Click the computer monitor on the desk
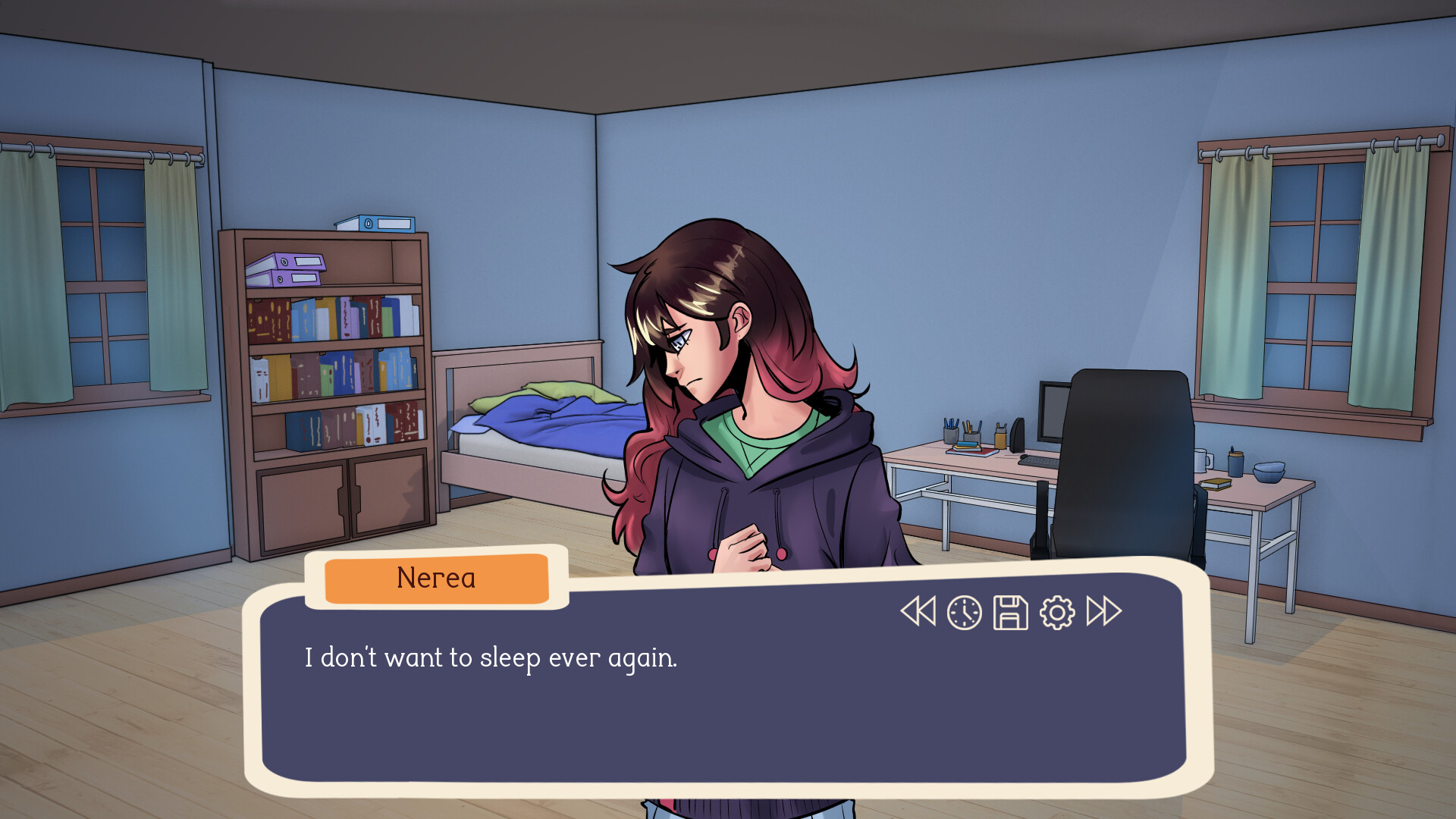1456x819 pixels. 1054,409
